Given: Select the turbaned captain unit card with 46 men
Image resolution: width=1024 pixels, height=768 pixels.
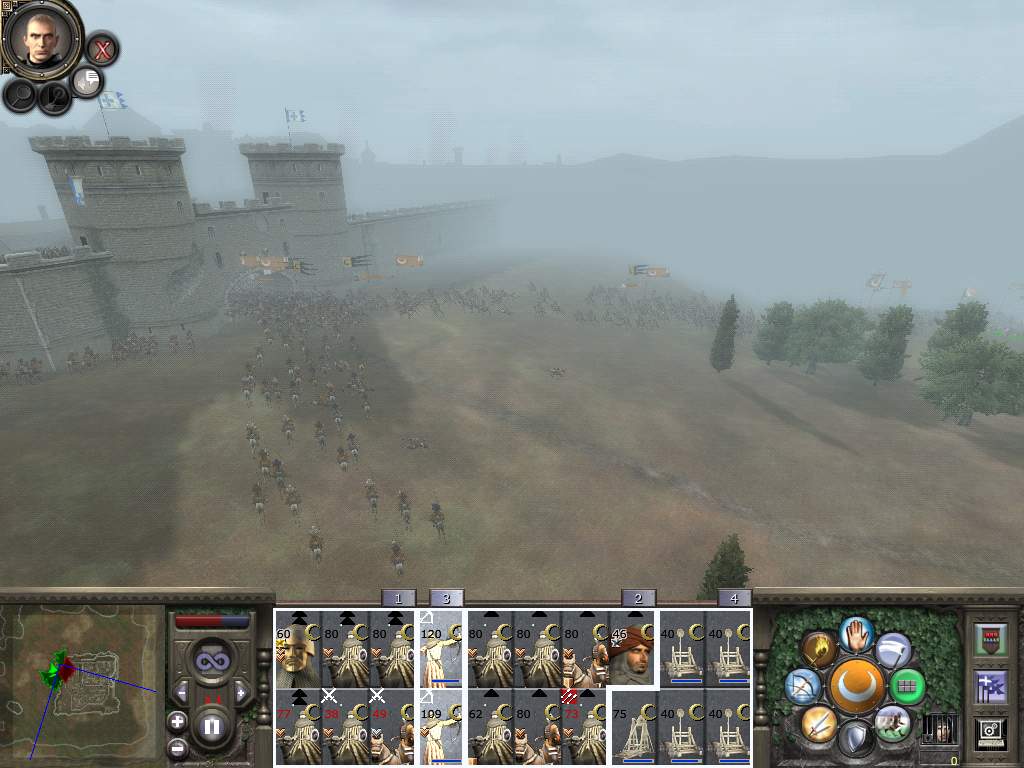Looking at the screenshot, I should 631,648.
